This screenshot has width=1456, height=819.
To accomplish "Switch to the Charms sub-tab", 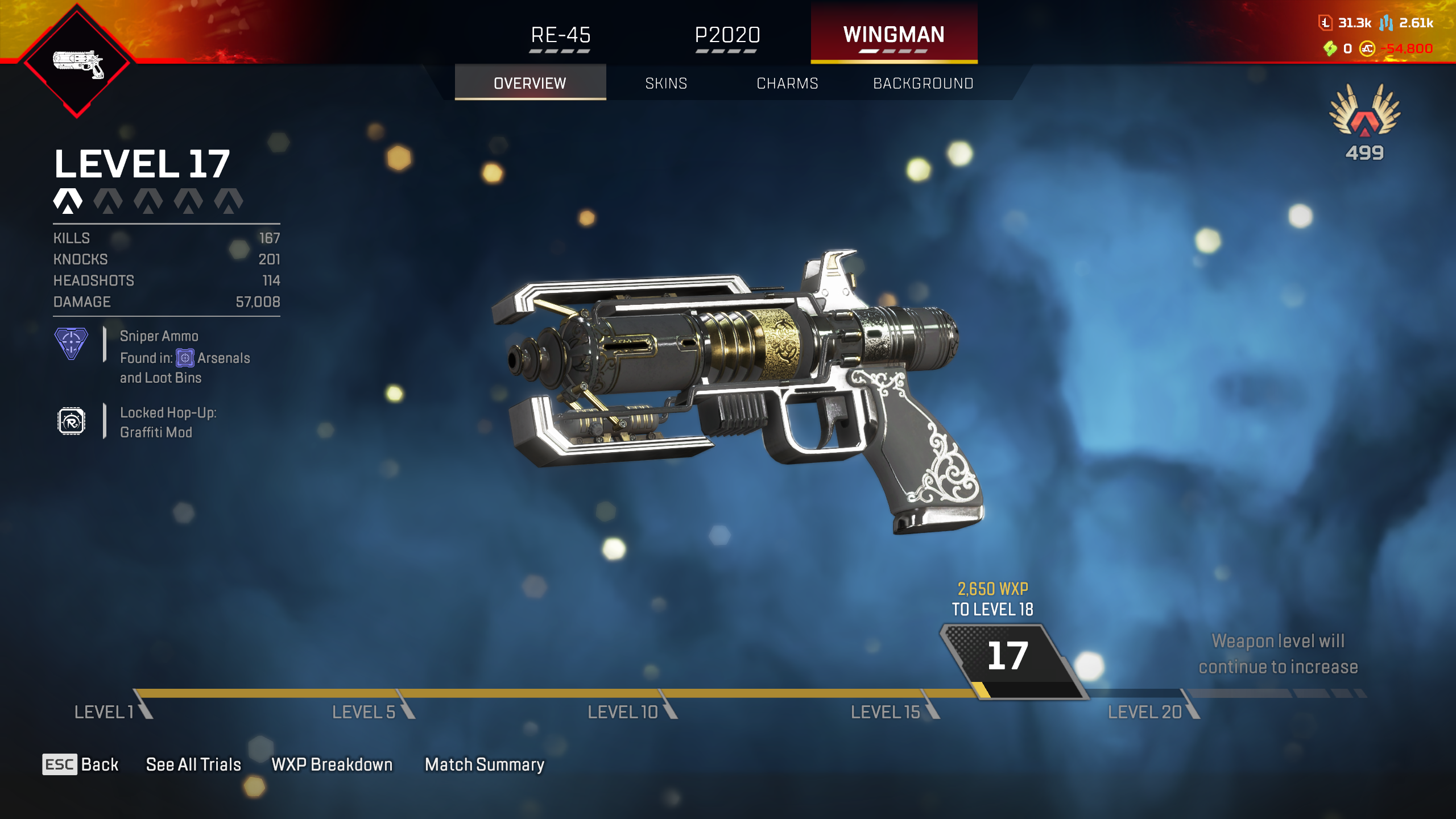I will click(x=787, y=84).
